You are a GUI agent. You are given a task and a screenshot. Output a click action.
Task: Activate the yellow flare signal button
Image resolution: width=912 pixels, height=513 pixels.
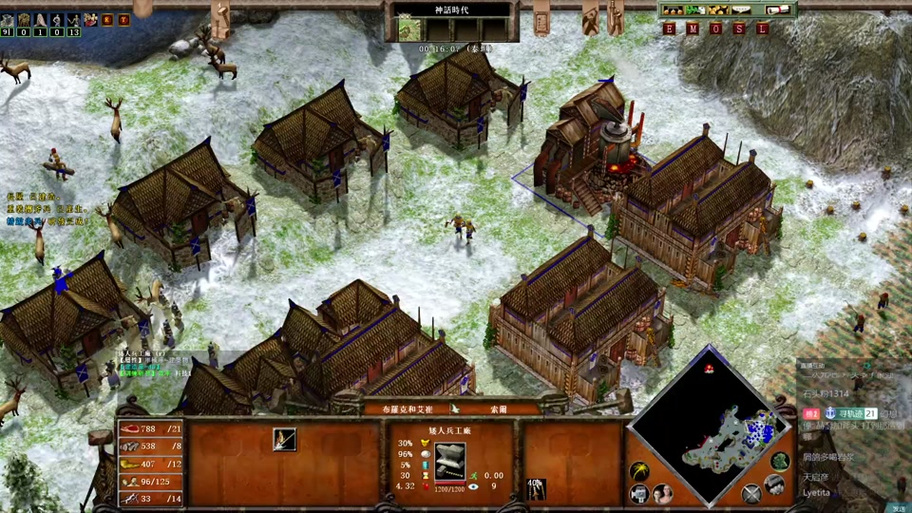[639, 470]
